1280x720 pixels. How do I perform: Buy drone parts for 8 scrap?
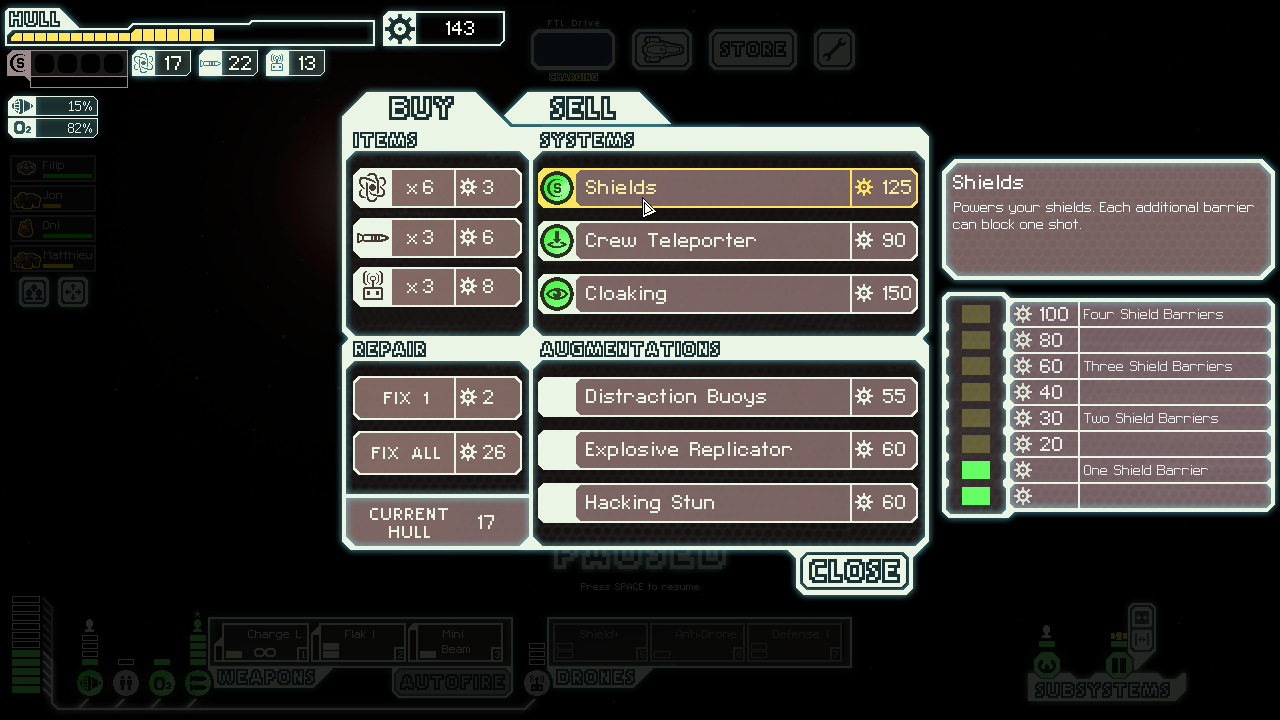pyautogui.click(x=437, y=288)
